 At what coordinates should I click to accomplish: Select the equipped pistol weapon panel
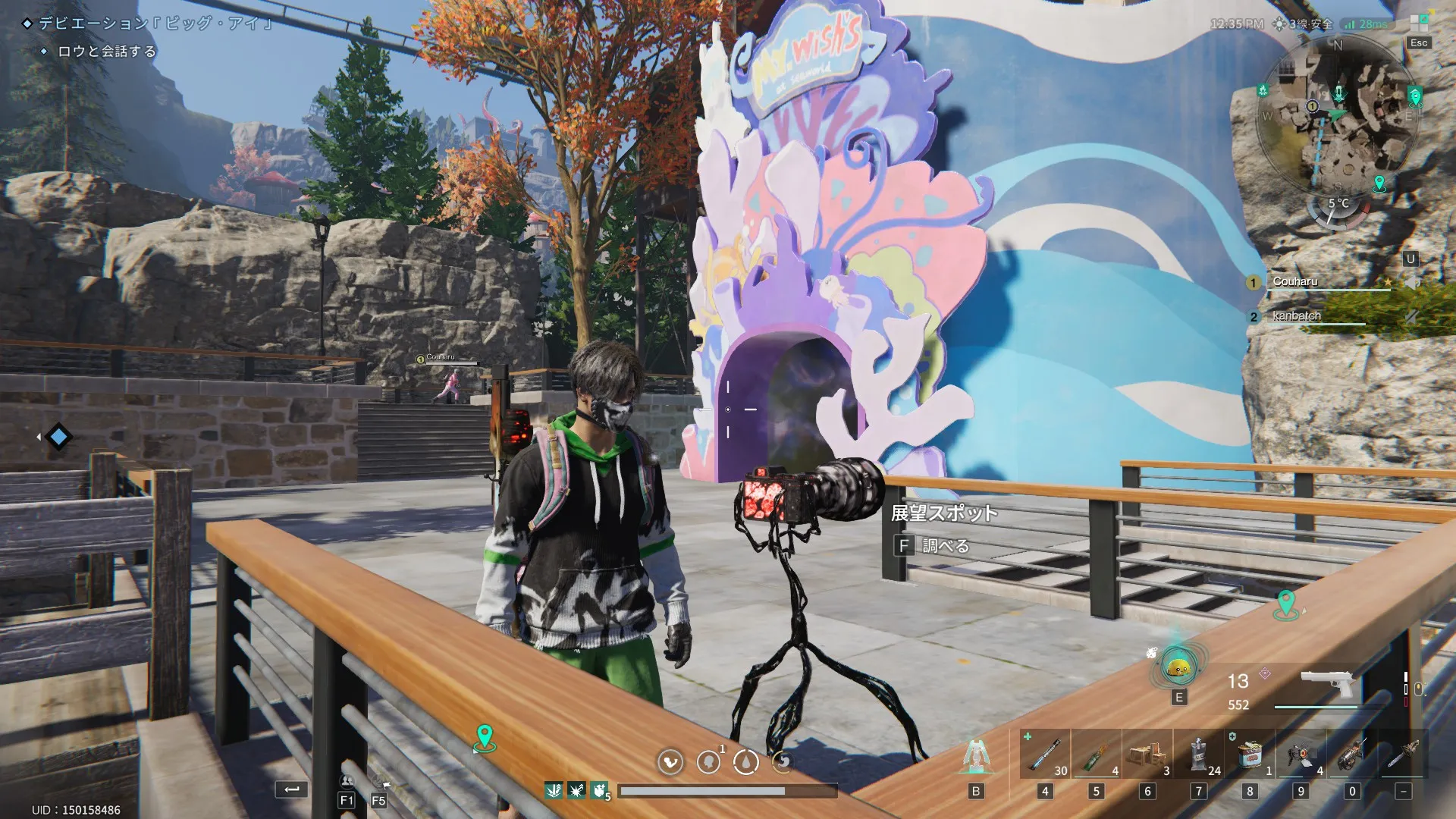tap(1329, 686)
